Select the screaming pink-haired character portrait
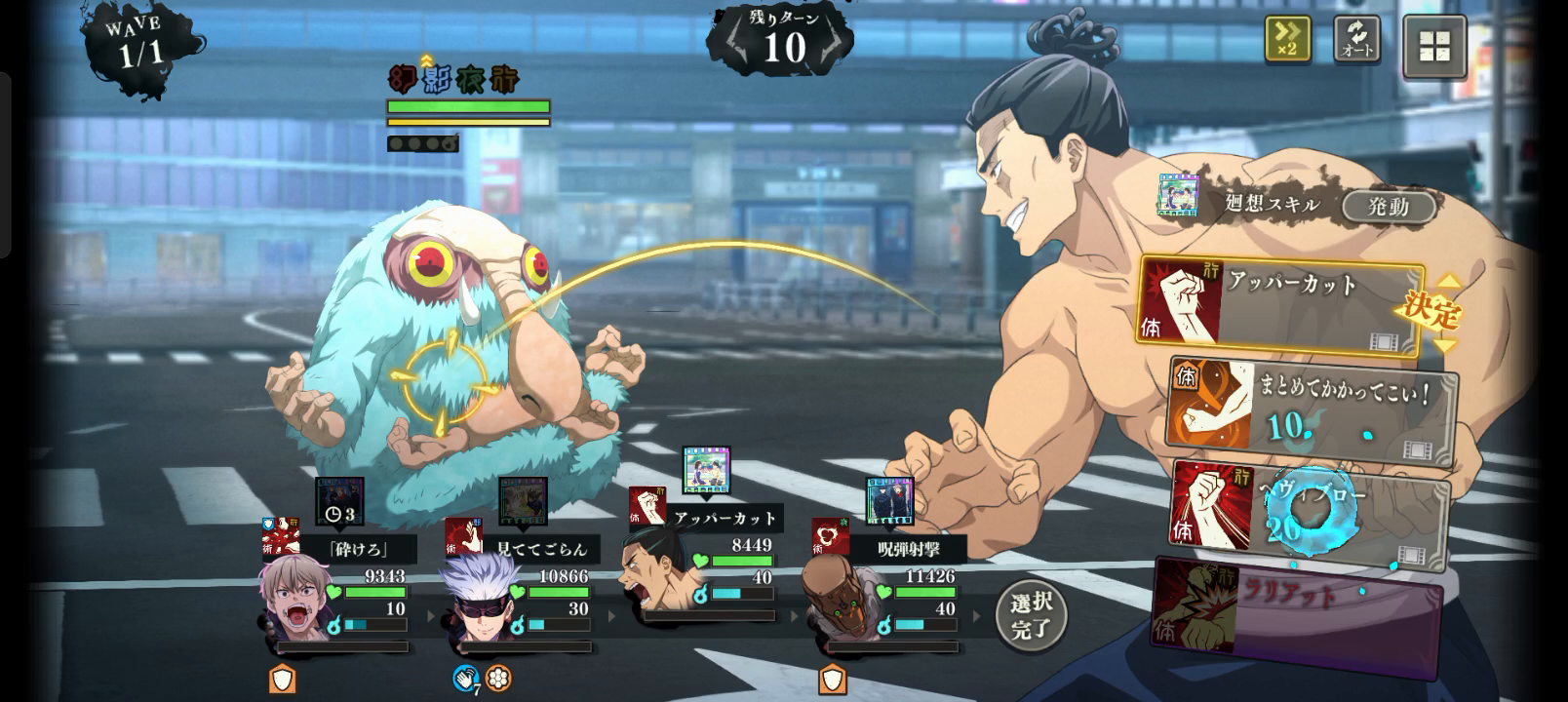The width and height of the screenshot is (1568, 702). [x=294, y=596]
